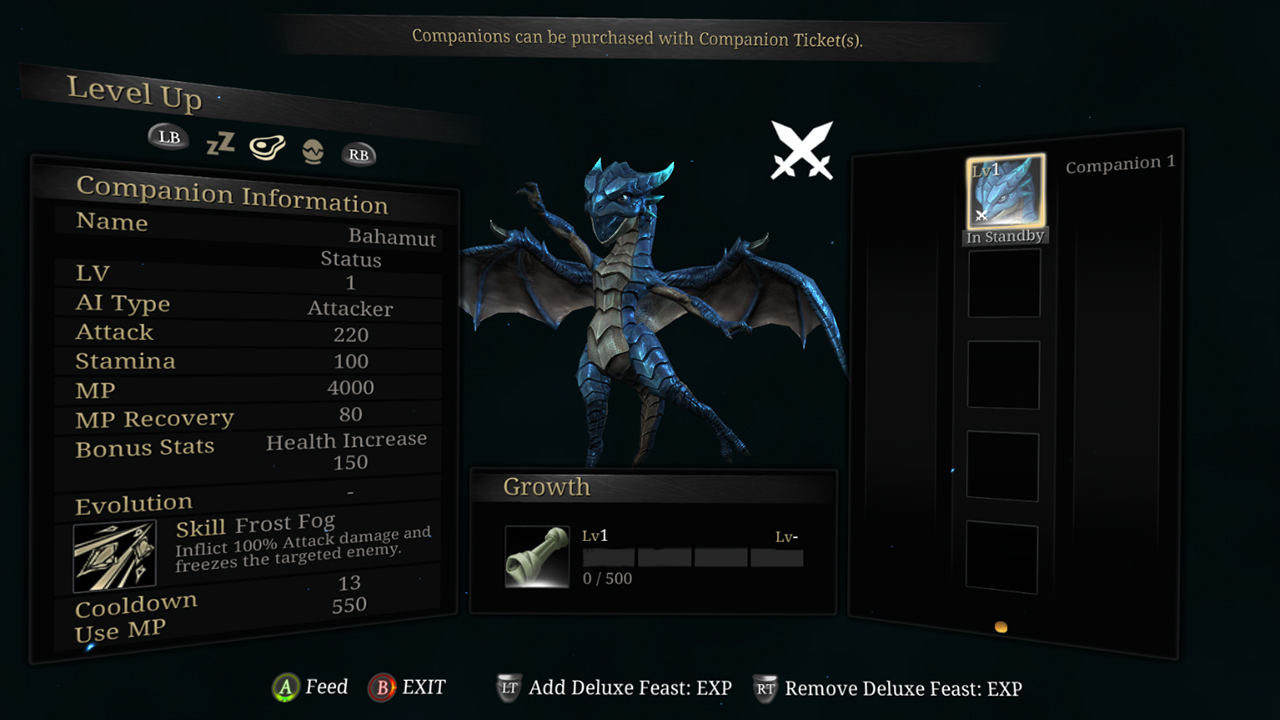The width and height of the screenshot is (1280, 720).
Task: Click an empty companion slot below Bahamut
Action: (x=1003, y=281)
